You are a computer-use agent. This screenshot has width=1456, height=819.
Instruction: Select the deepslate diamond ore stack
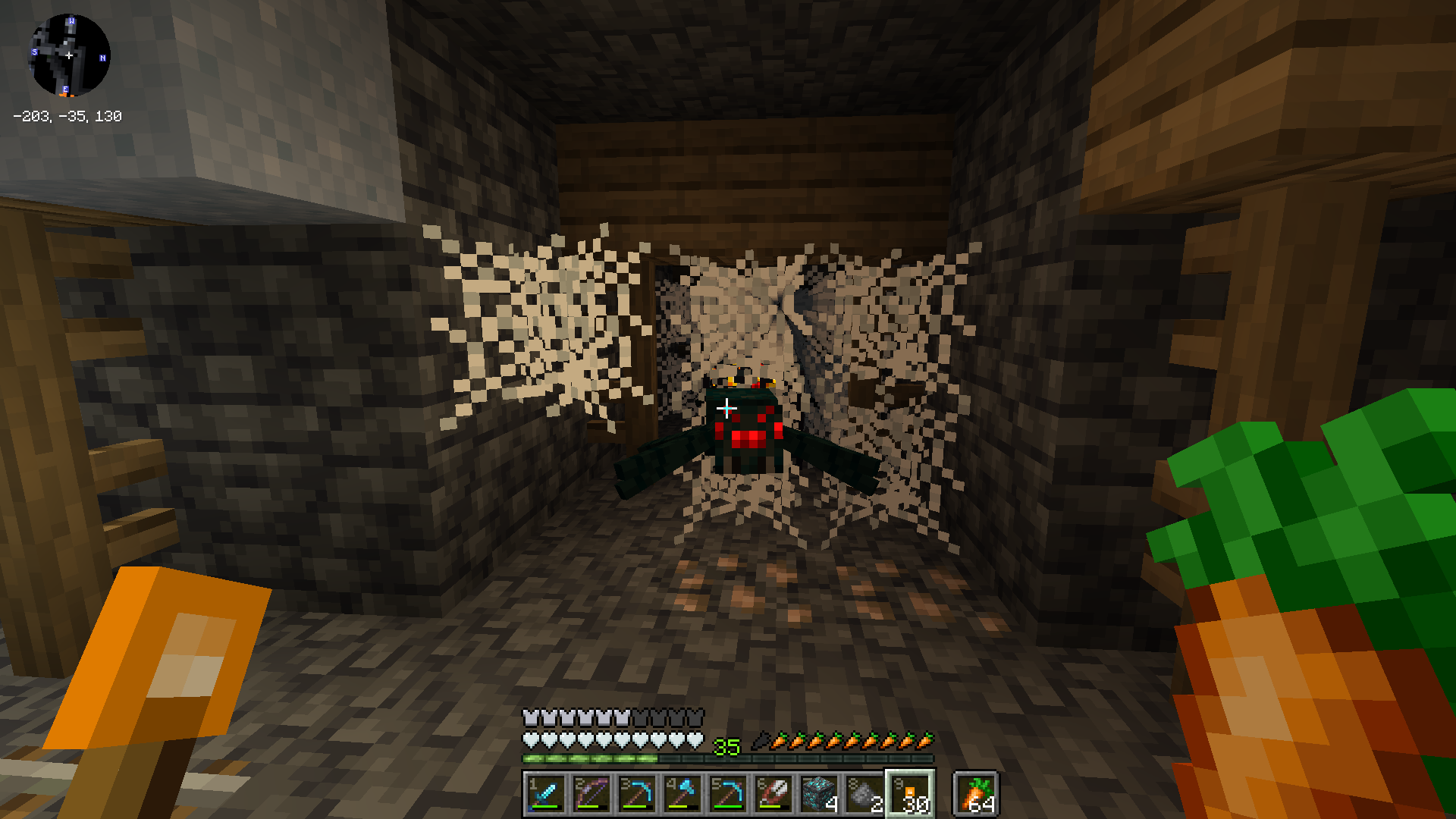[818, 794]
